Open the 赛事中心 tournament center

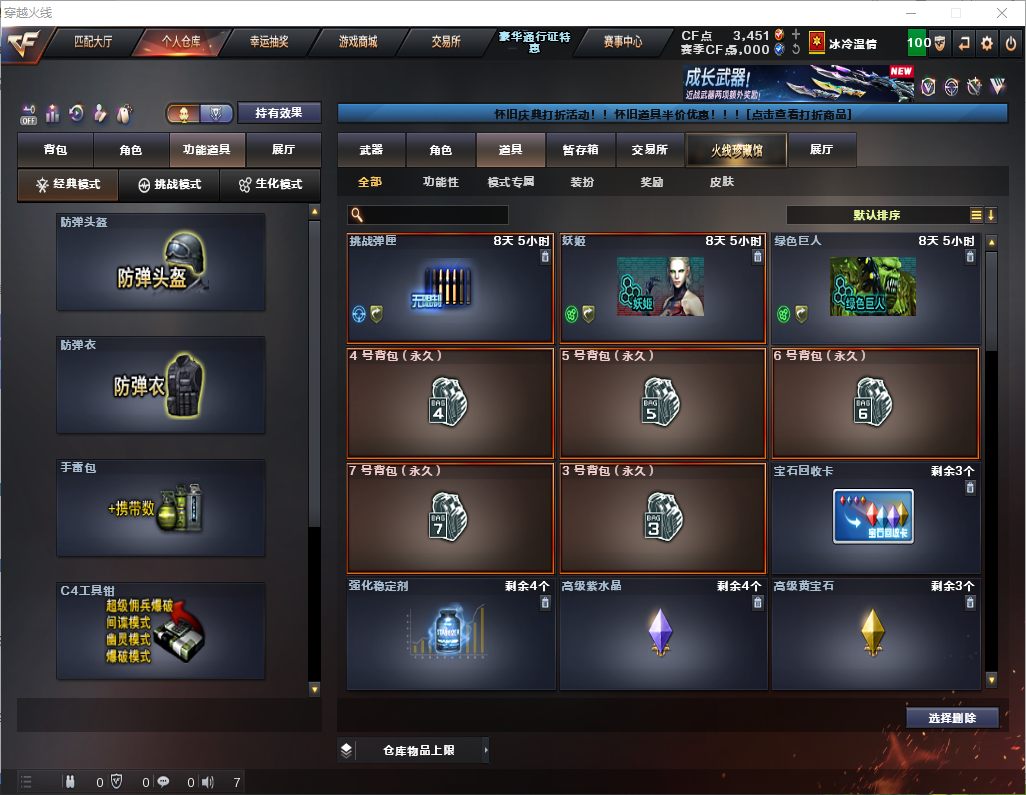coord(622,42)
